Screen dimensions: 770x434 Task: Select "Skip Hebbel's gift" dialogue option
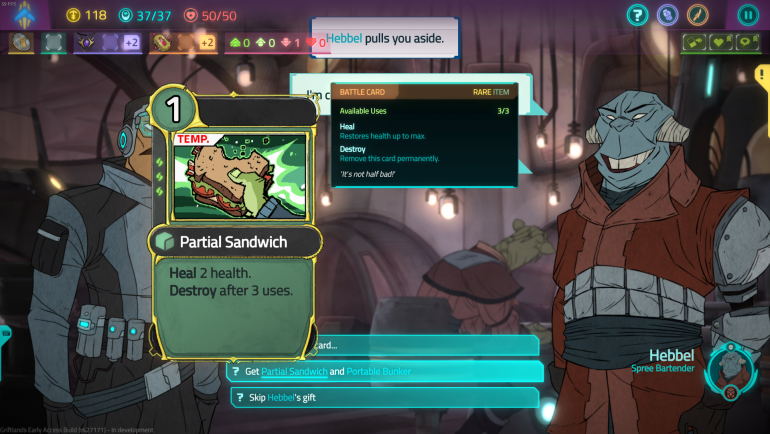[x=385, y=397]
